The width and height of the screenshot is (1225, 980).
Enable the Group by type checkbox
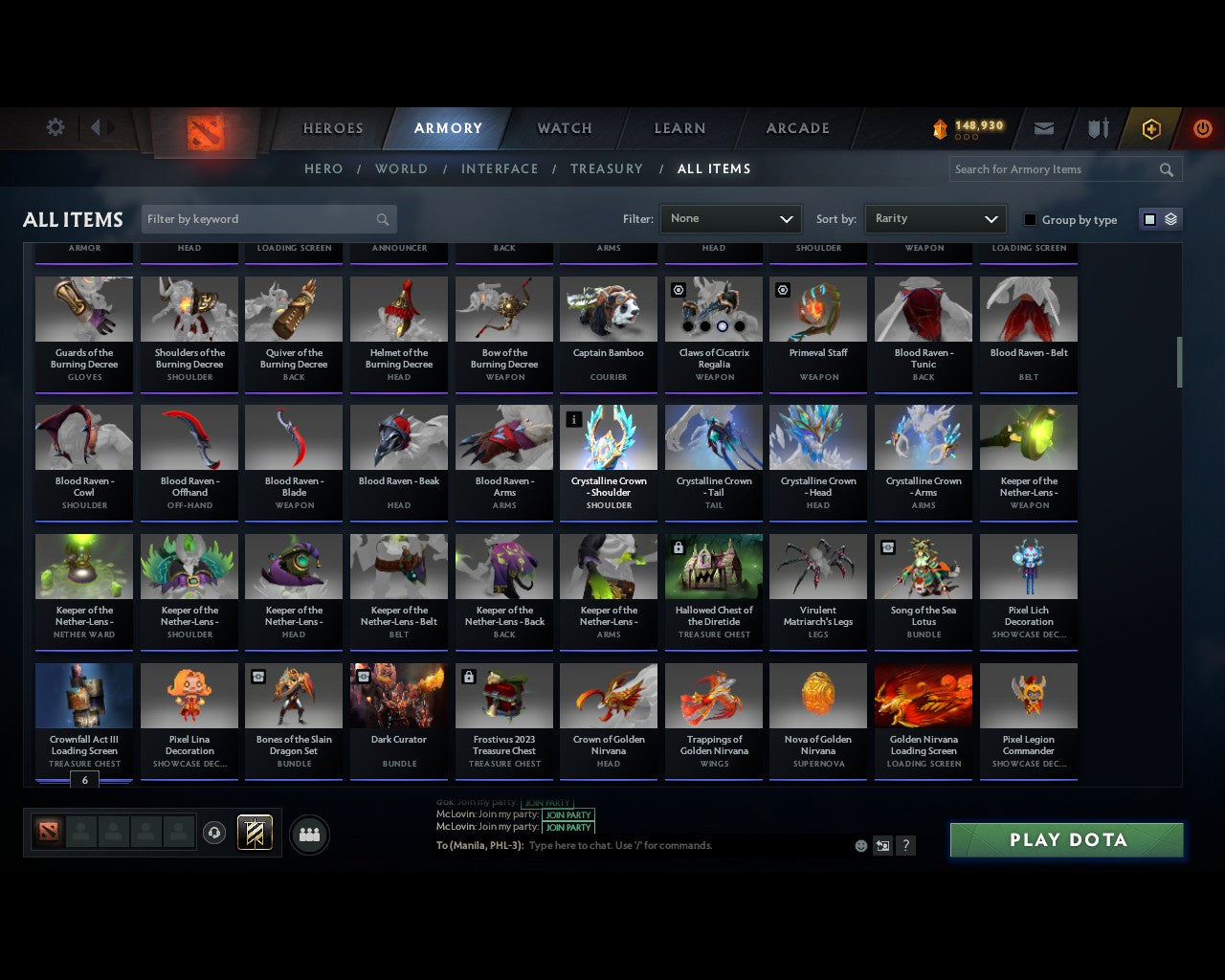(1030, 219)
